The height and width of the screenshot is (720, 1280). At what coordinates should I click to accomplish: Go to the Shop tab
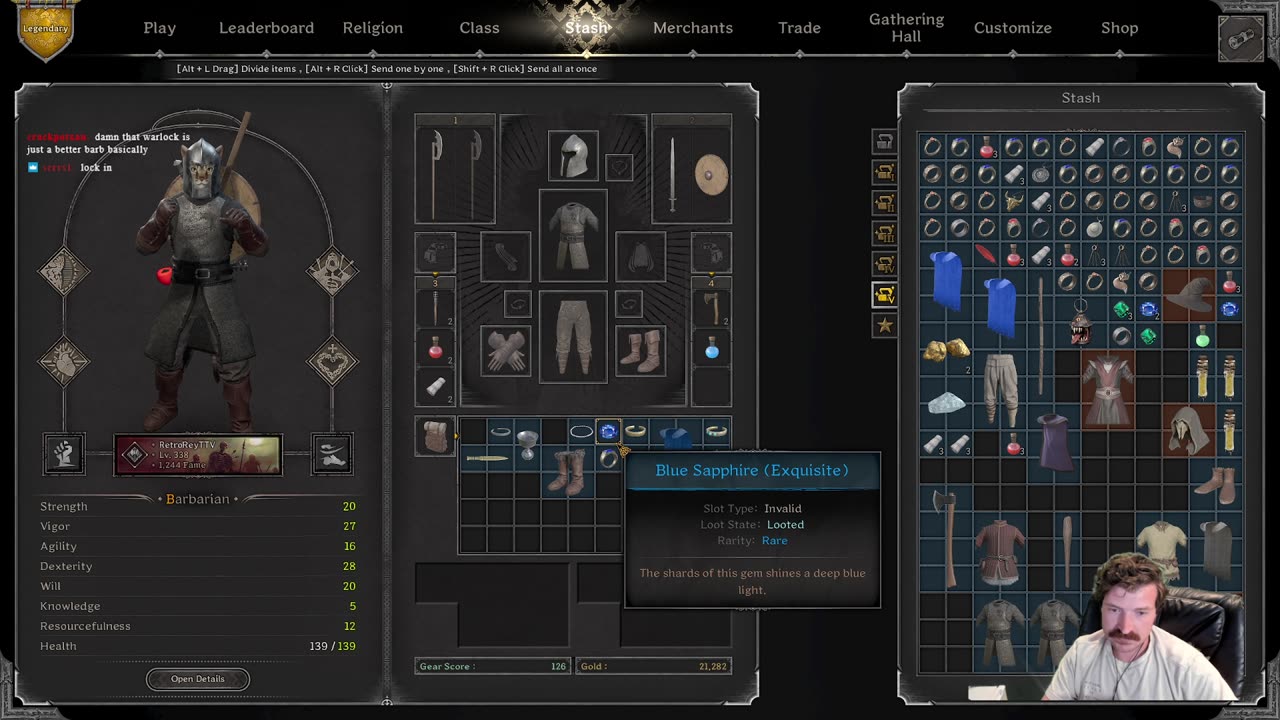pyautogui.click(x=1119, y=28)
